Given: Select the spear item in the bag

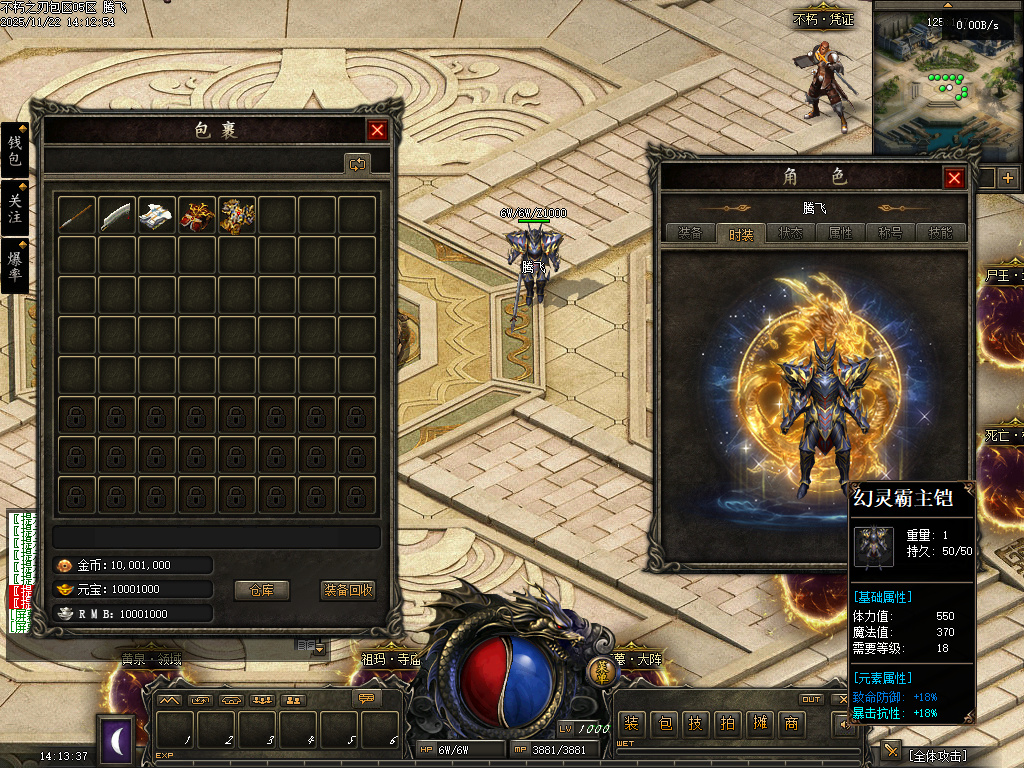Looking at the screenshot, I should point(77,215).
